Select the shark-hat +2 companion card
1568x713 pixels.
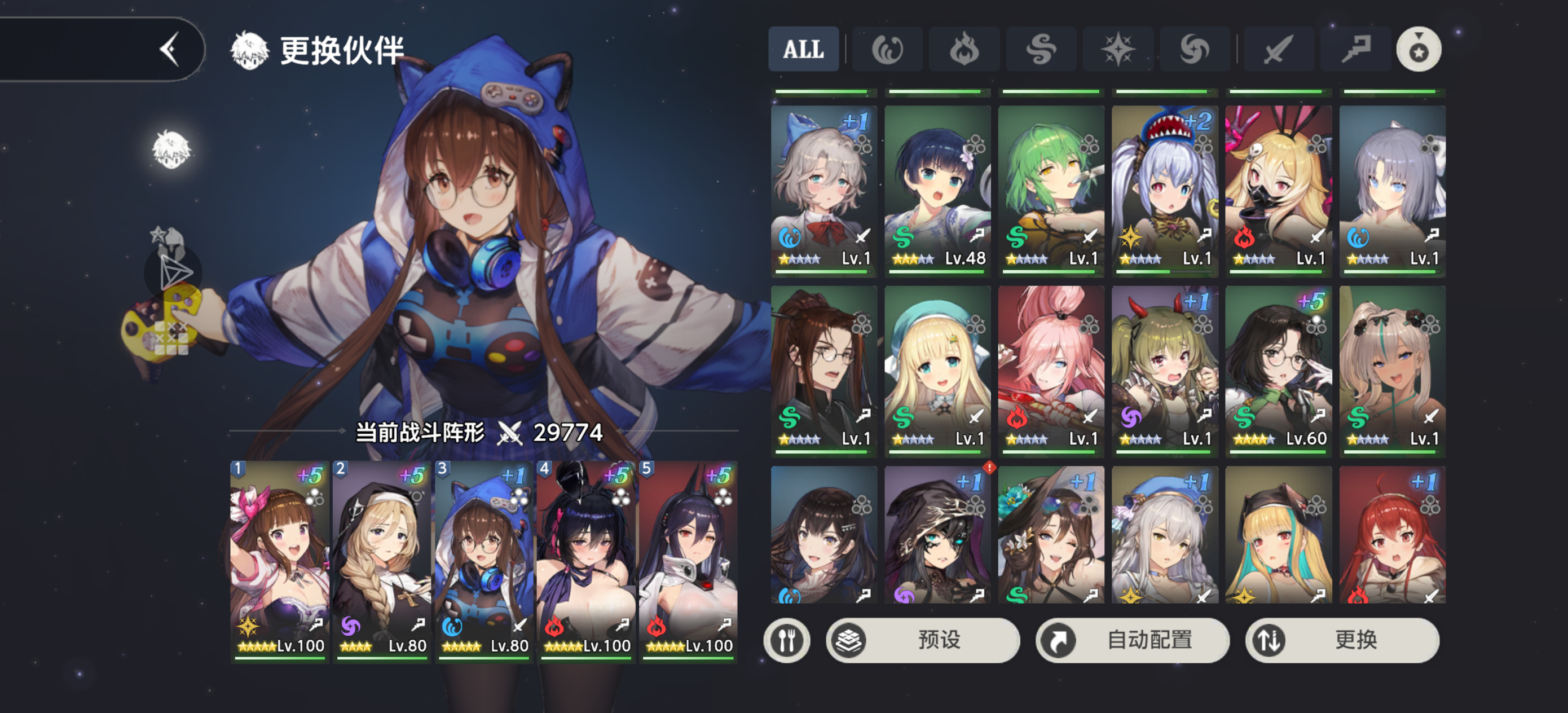(x=1164, y=190)
